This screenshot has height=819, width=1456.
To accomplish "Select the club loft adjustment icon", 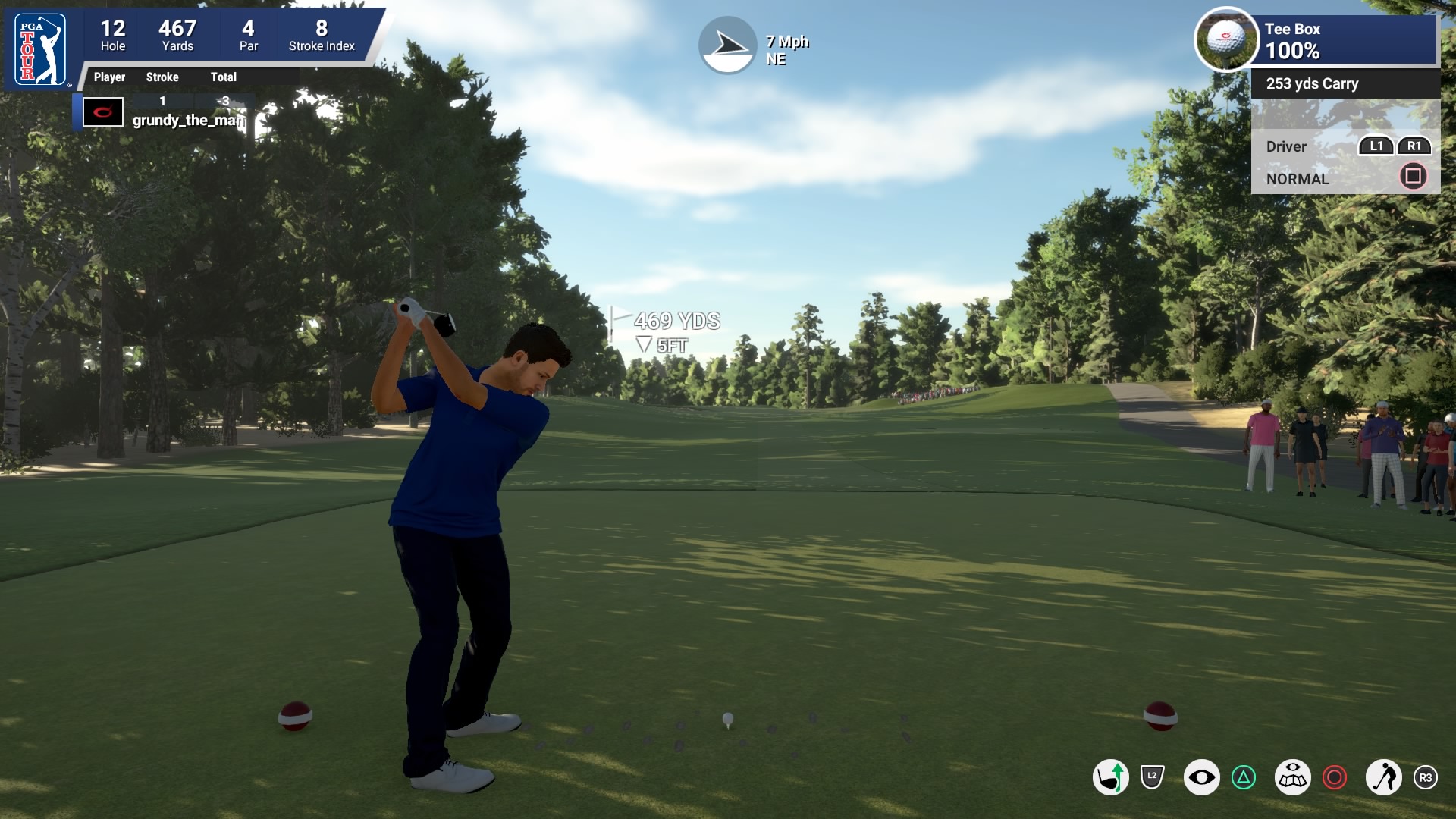I will 1111,776.
